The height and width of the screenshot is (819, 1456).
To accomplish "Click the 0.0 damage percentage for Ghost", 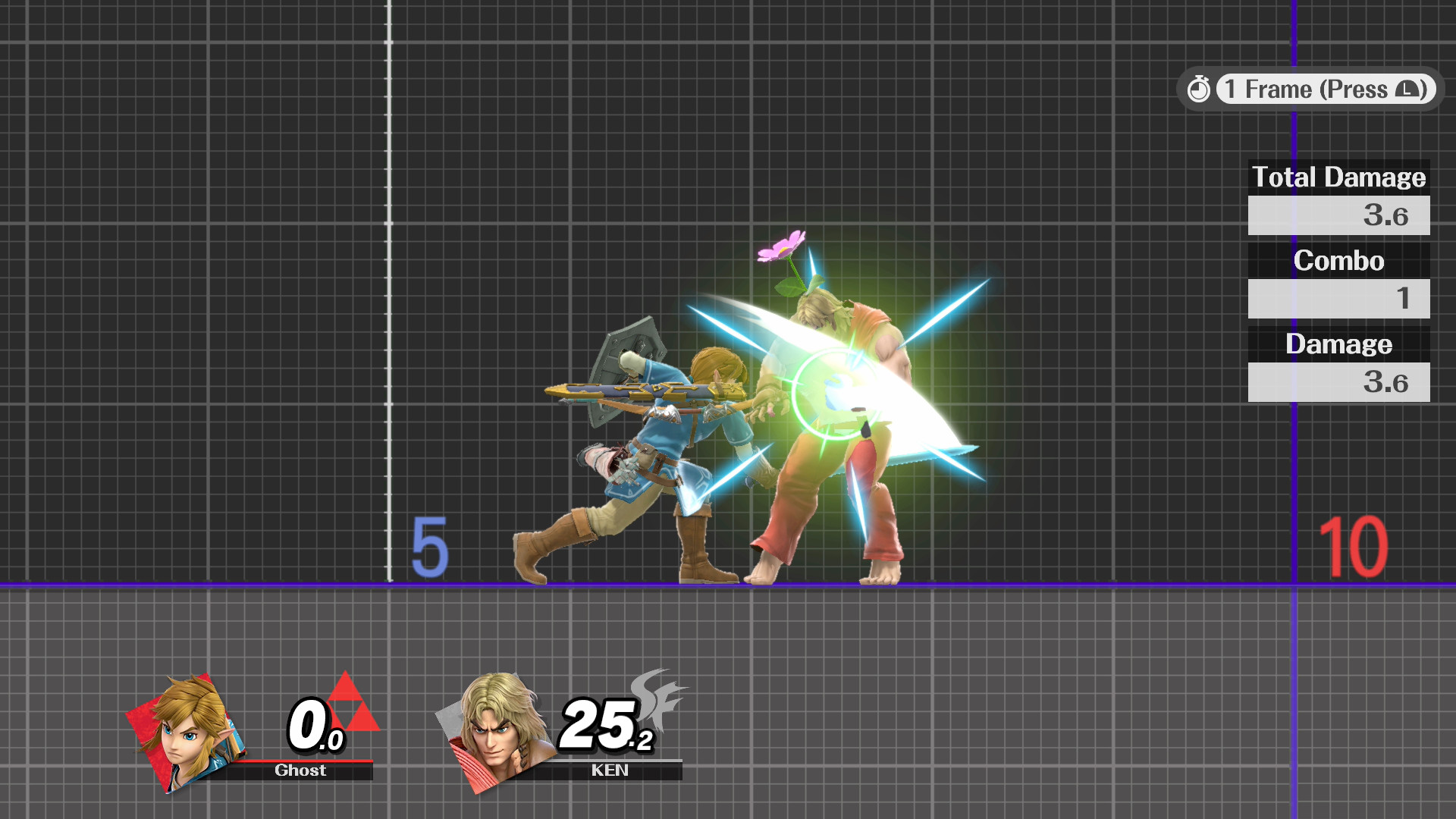I will [315, 726].
